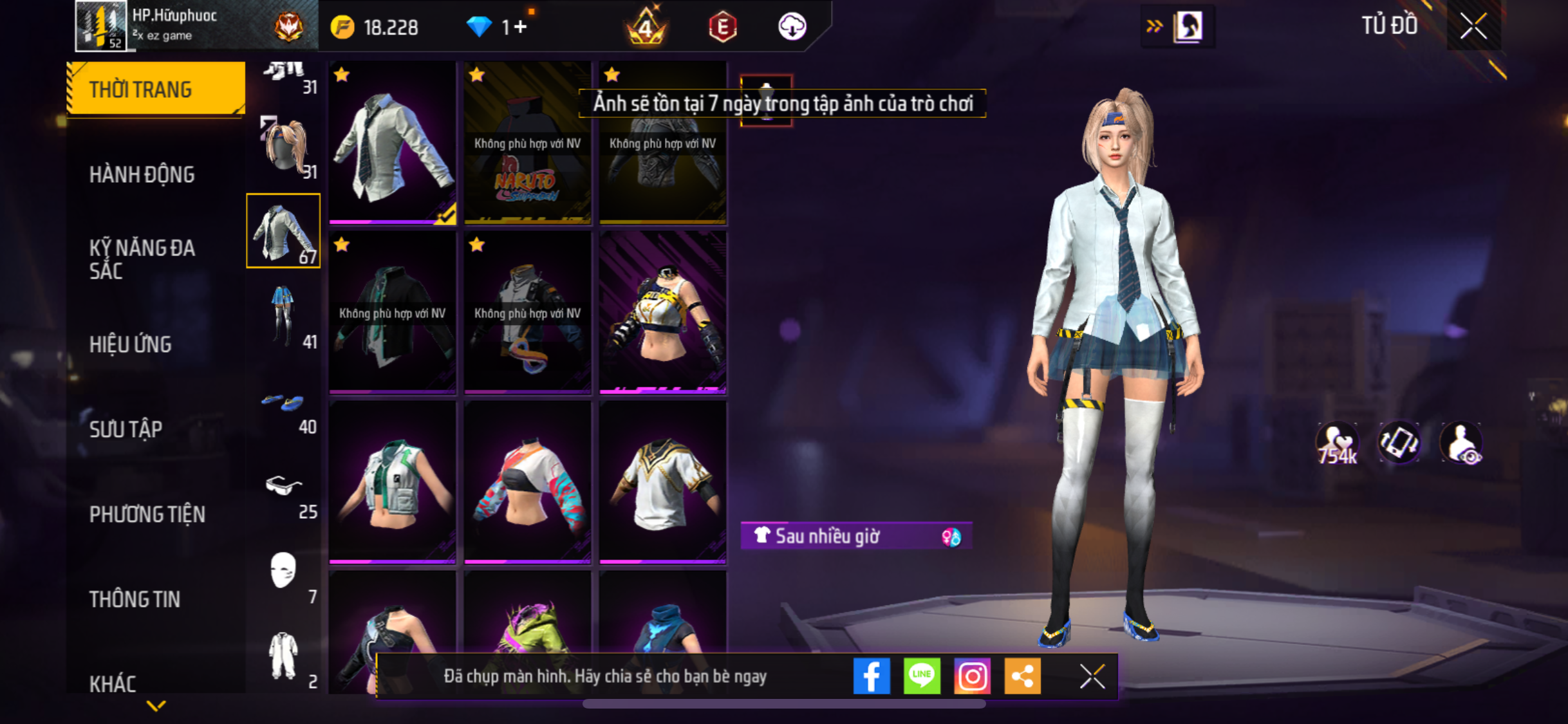Choose the hair category with ponytail icon

(284, 147)
